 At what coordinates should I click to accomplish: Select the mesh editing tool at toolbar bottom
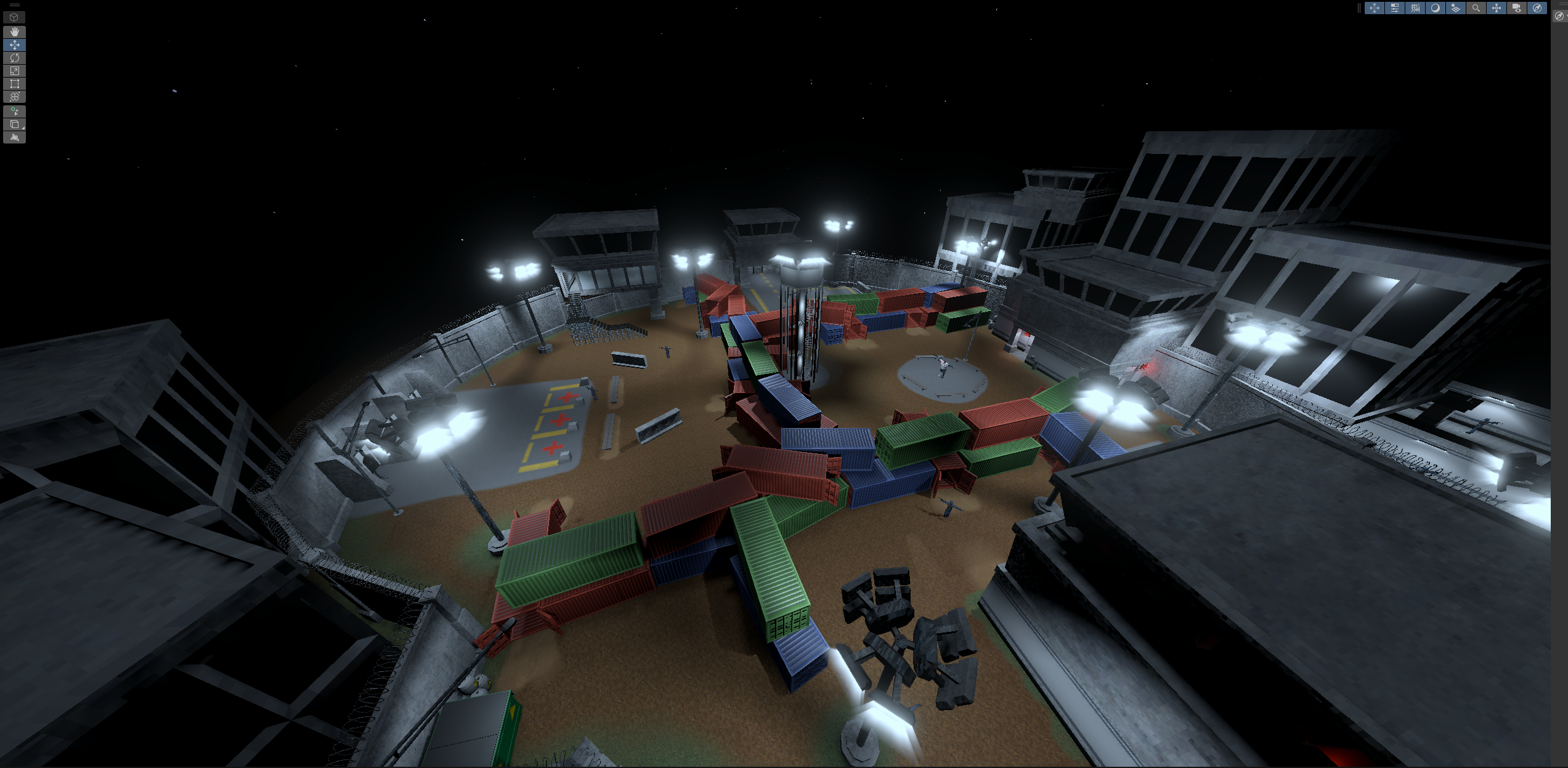15,136
